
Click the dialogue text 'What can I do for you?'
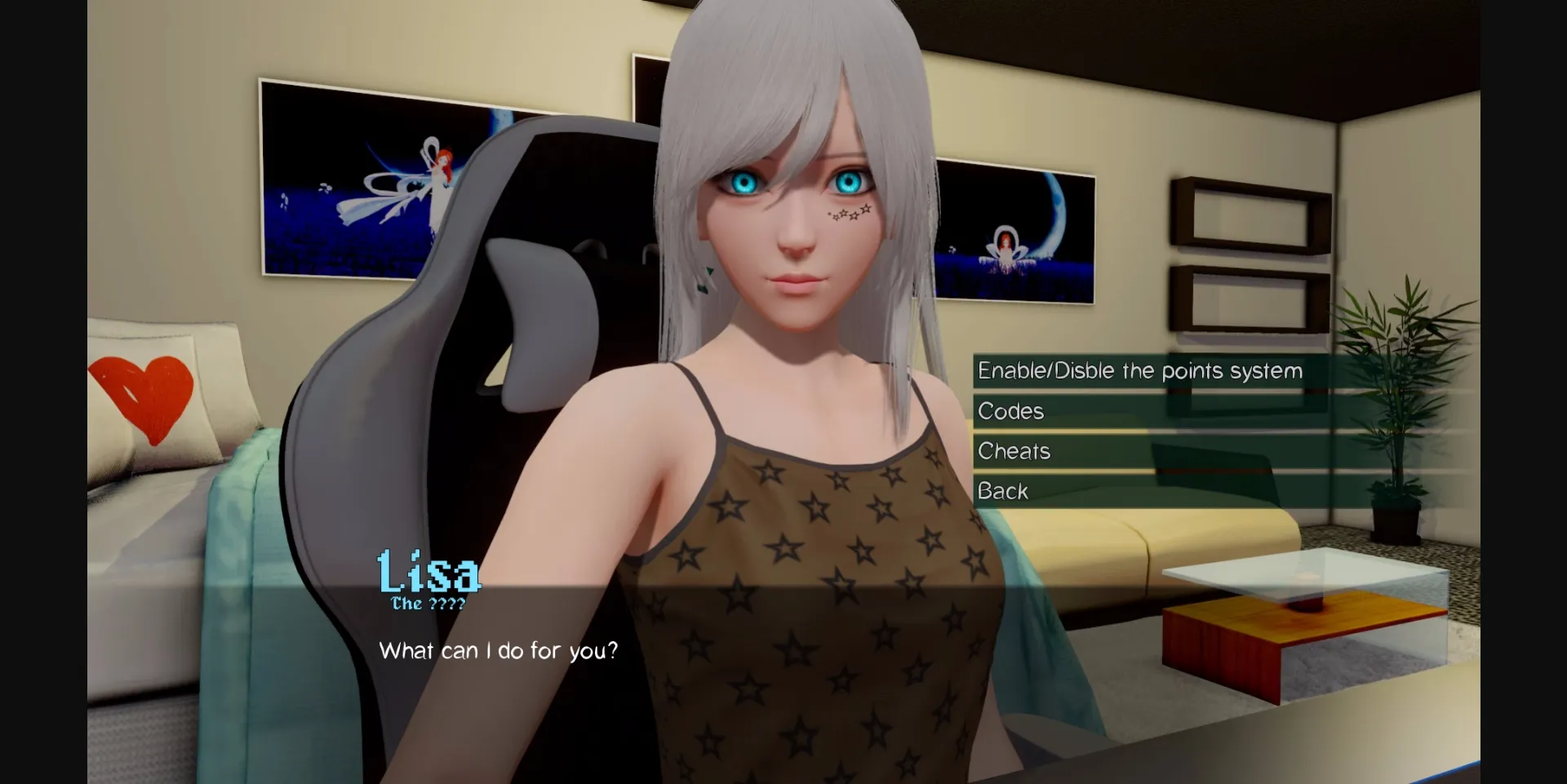click(x=498, y=650)
